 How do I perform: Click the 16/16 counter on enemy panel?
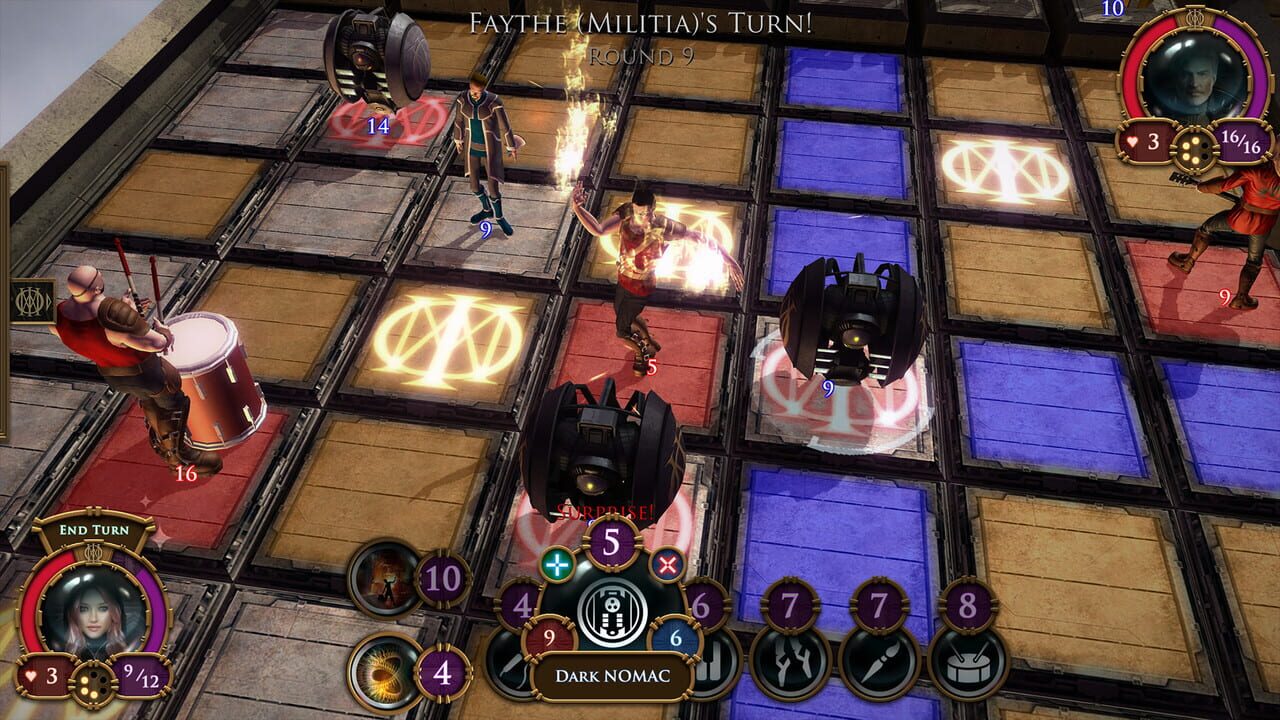pos(1241,143)
